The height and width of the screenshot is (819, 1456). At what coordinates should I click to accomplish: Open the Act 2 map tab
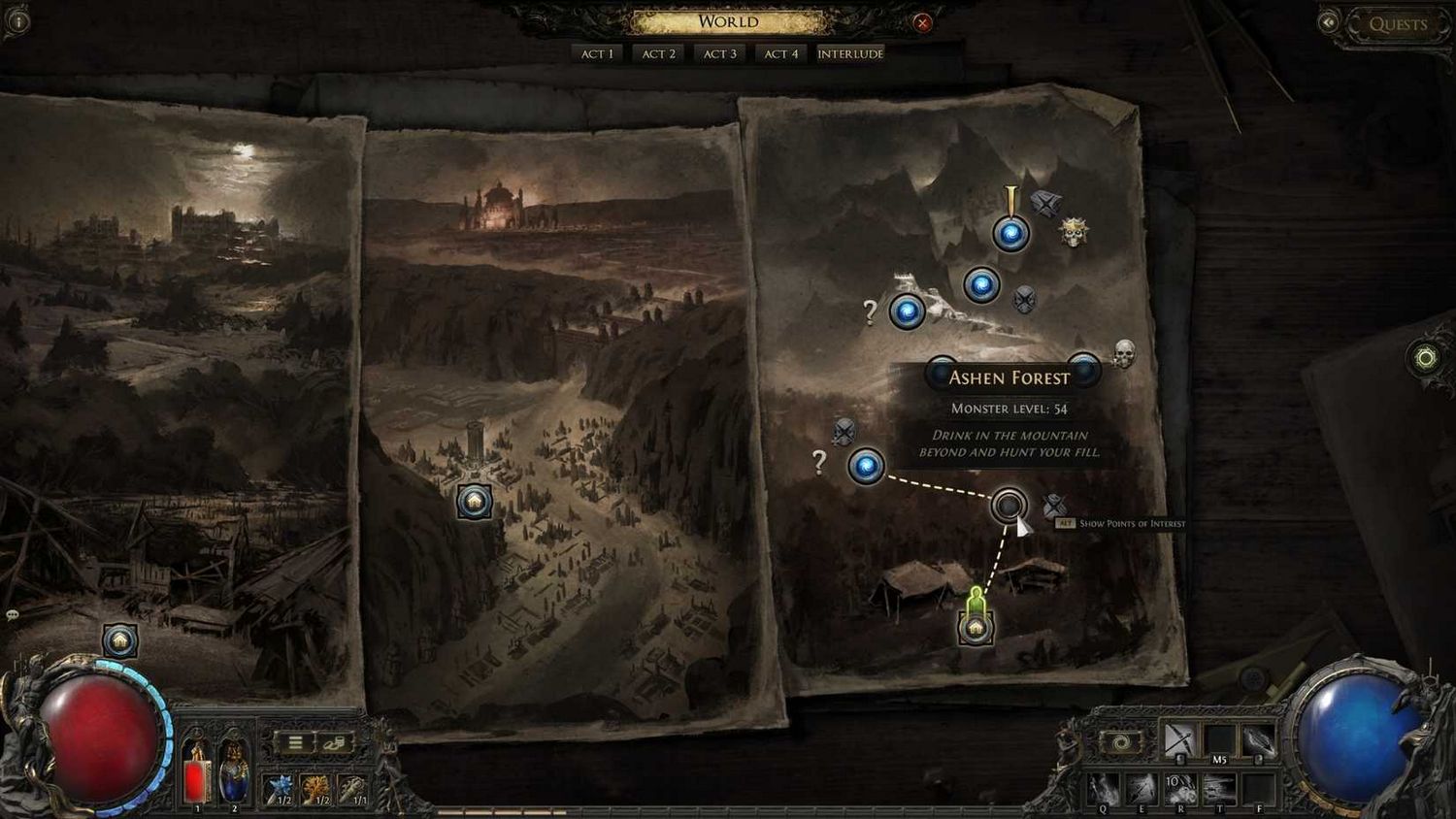click(658, 54)
